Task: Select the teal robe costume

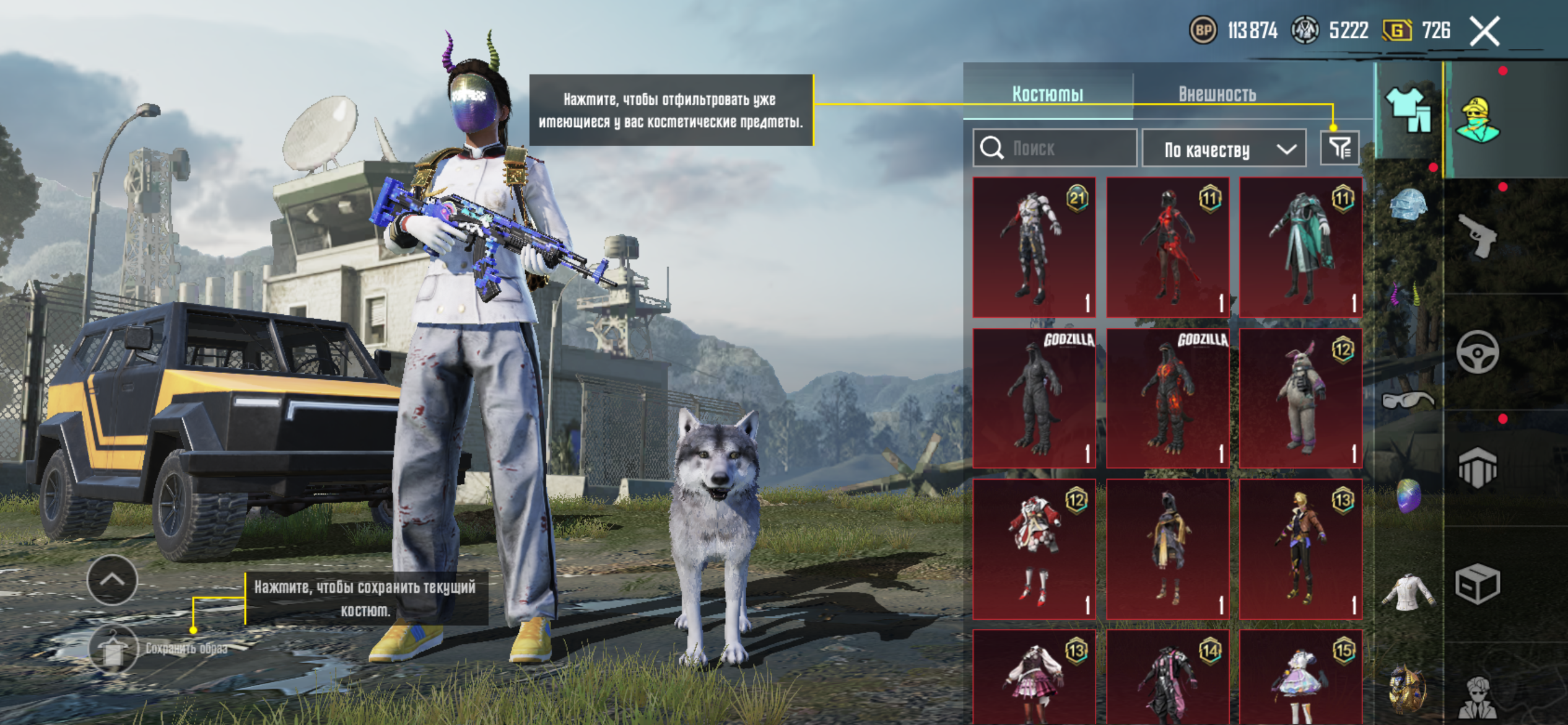Action: point(1300,247)
